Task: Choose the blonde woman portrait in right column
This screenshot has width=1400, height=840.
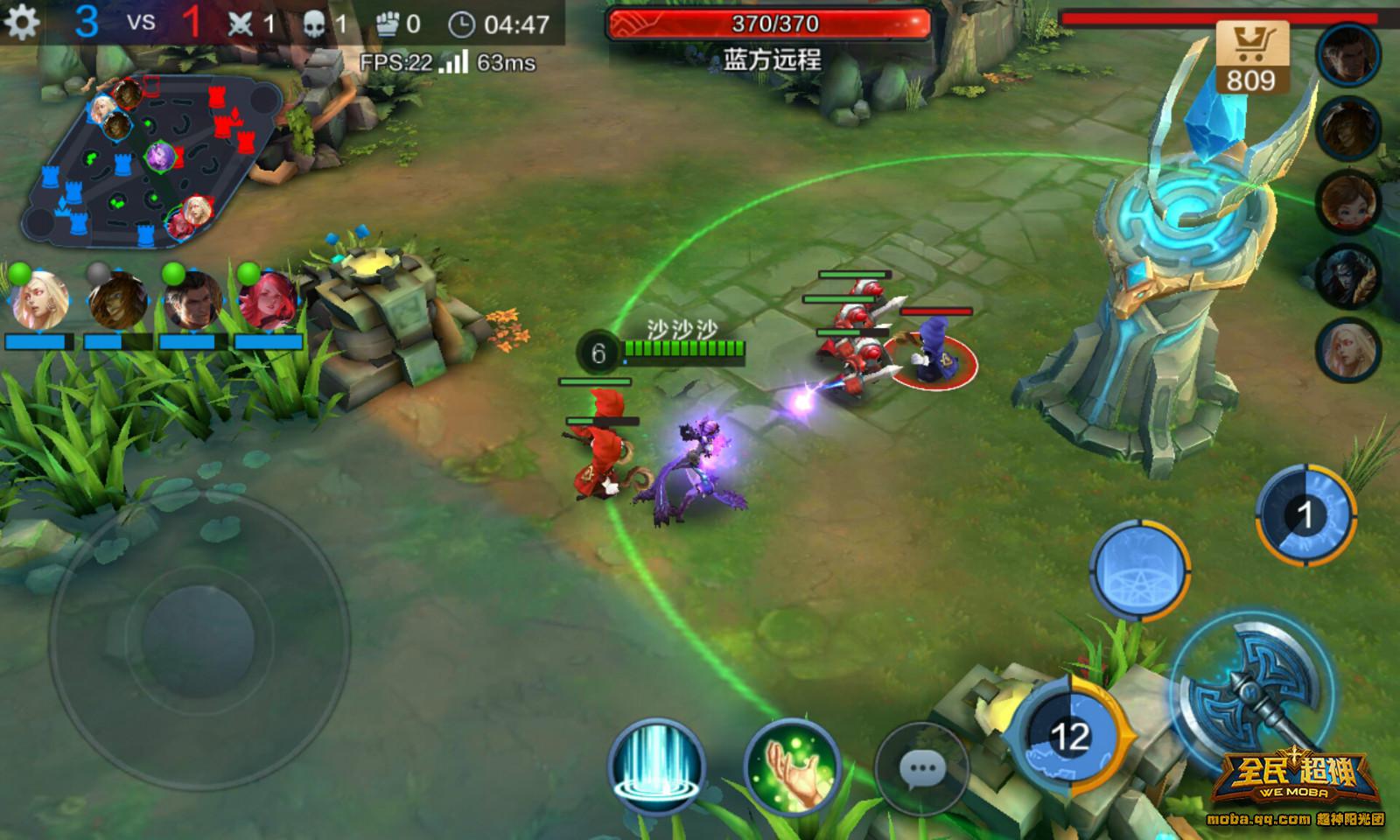Action: [x=1348, y=350]
